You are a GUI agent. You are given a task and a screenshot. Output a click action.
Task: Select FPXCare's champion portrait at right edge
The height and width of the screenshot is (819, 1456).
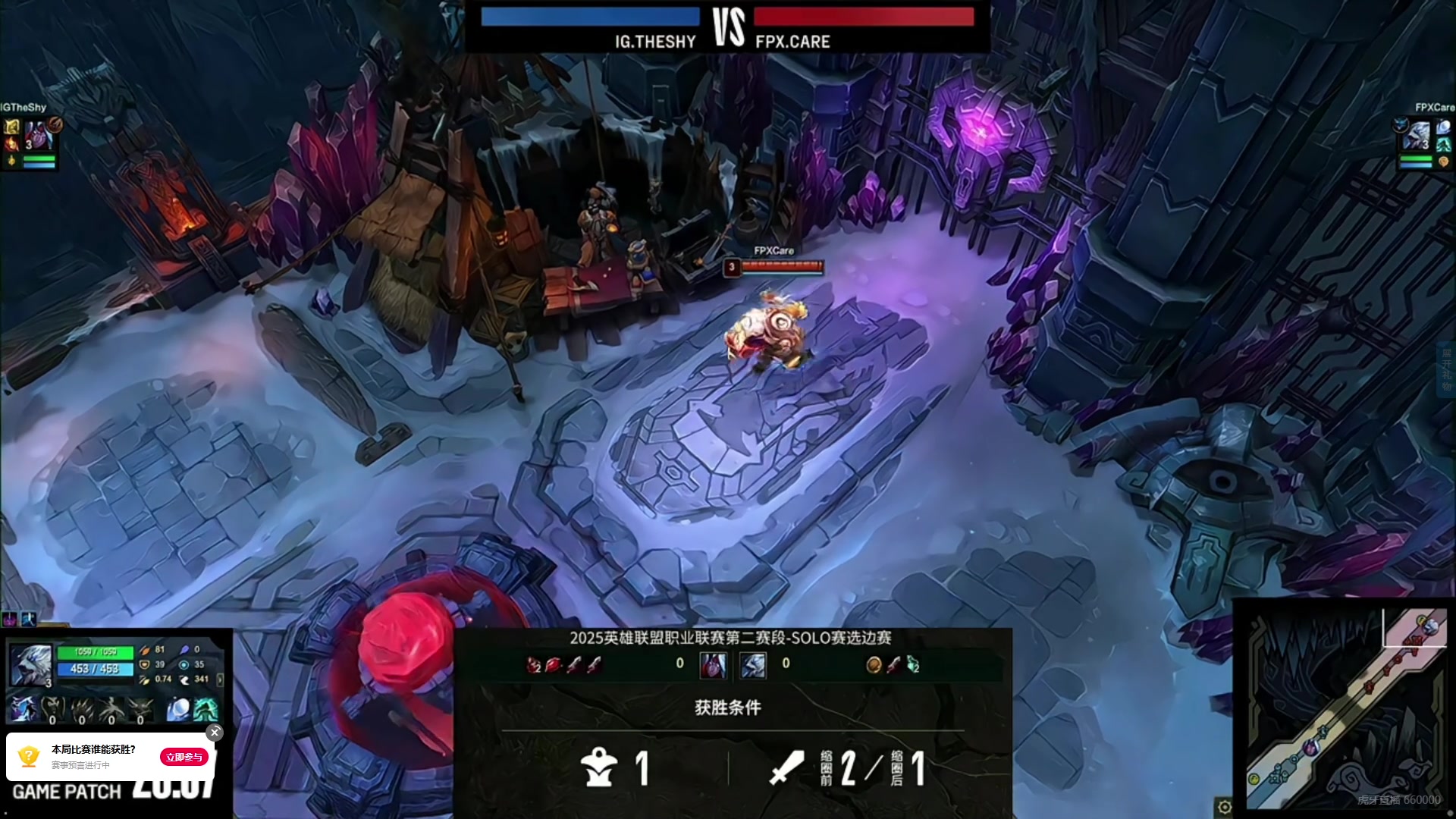point(1417,136)
